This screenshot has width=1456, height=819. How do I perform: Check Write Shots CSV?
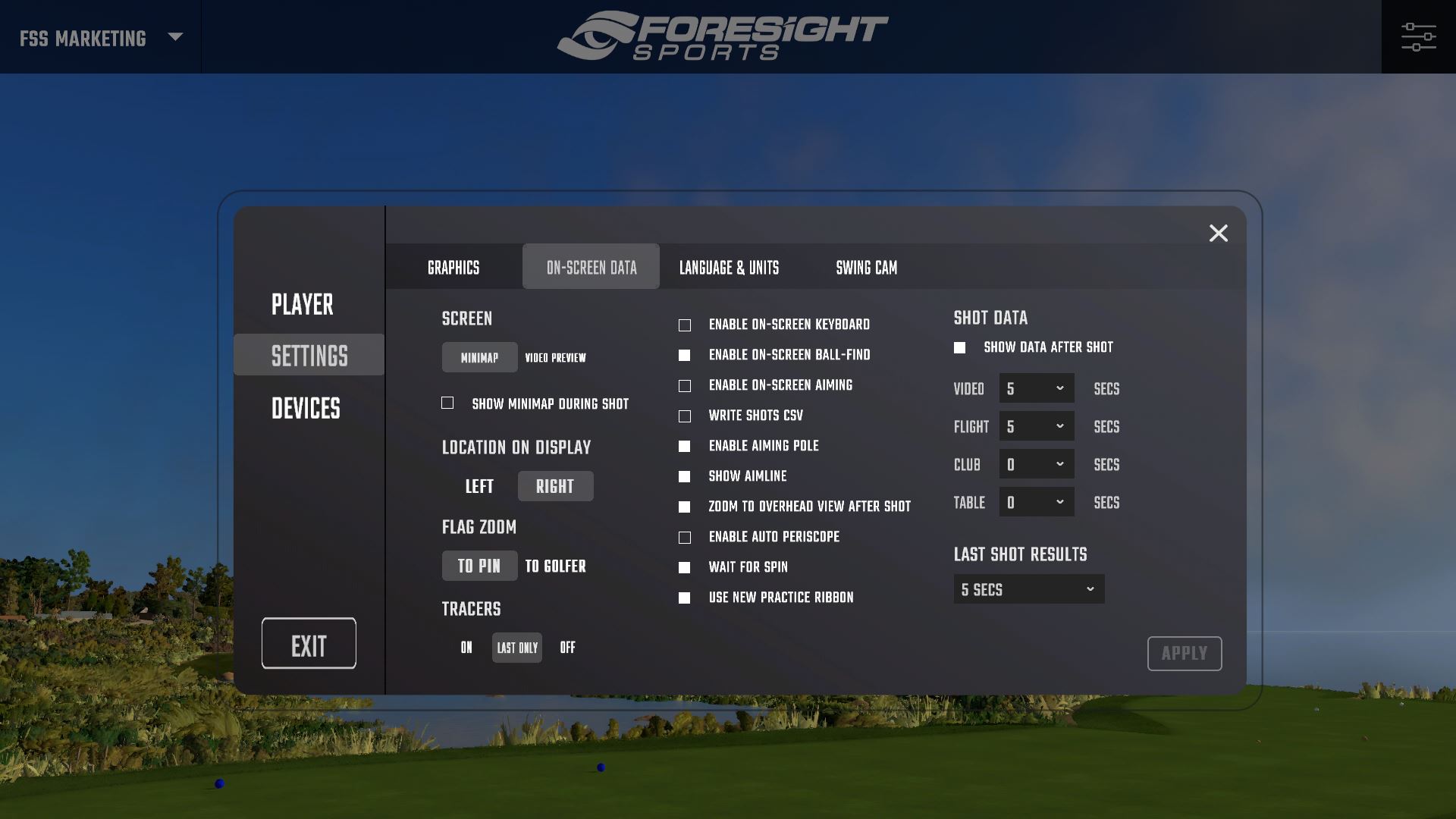[x=685, y=415]
